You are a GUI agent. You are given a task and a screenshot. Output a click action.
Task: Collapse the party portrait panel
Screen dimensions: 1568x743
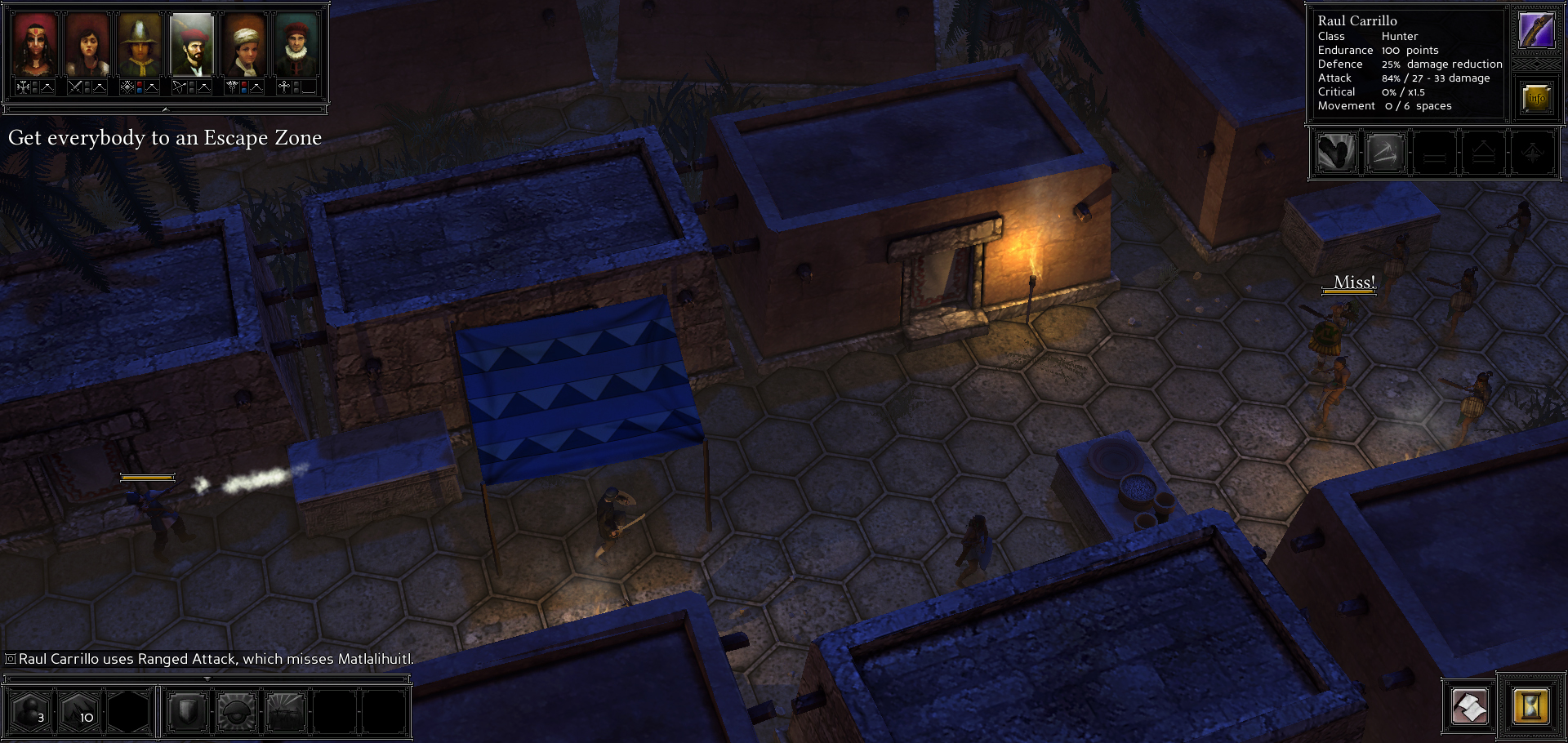pos(165,109)
